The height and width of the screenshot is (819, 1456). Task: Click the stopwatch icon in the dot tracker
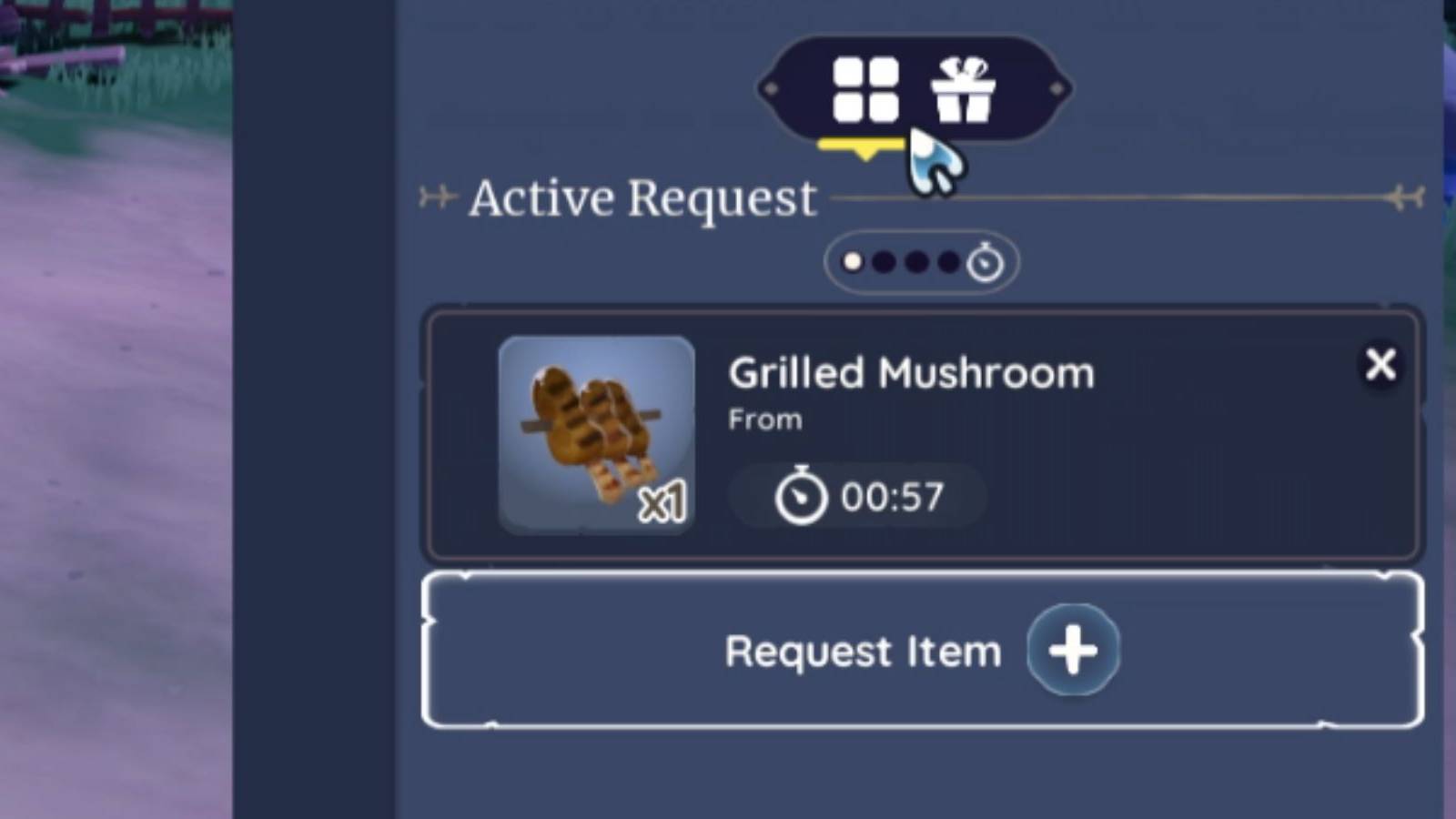[x=986, y=263]
